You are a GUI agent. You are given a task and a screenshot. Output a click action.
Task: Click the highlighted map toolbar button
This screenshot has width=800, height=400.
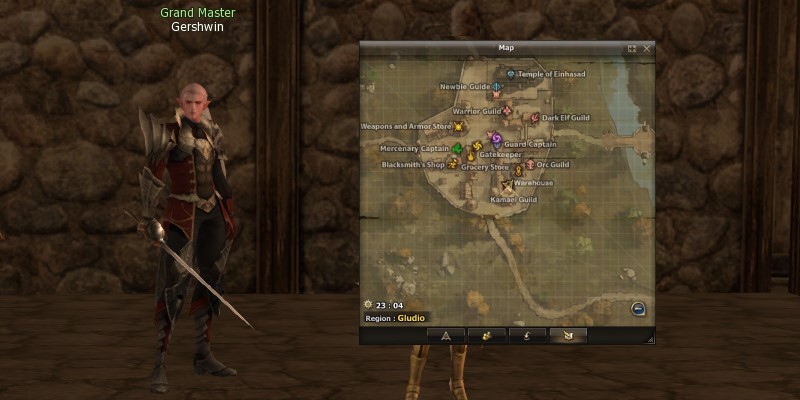pos(568,335)
